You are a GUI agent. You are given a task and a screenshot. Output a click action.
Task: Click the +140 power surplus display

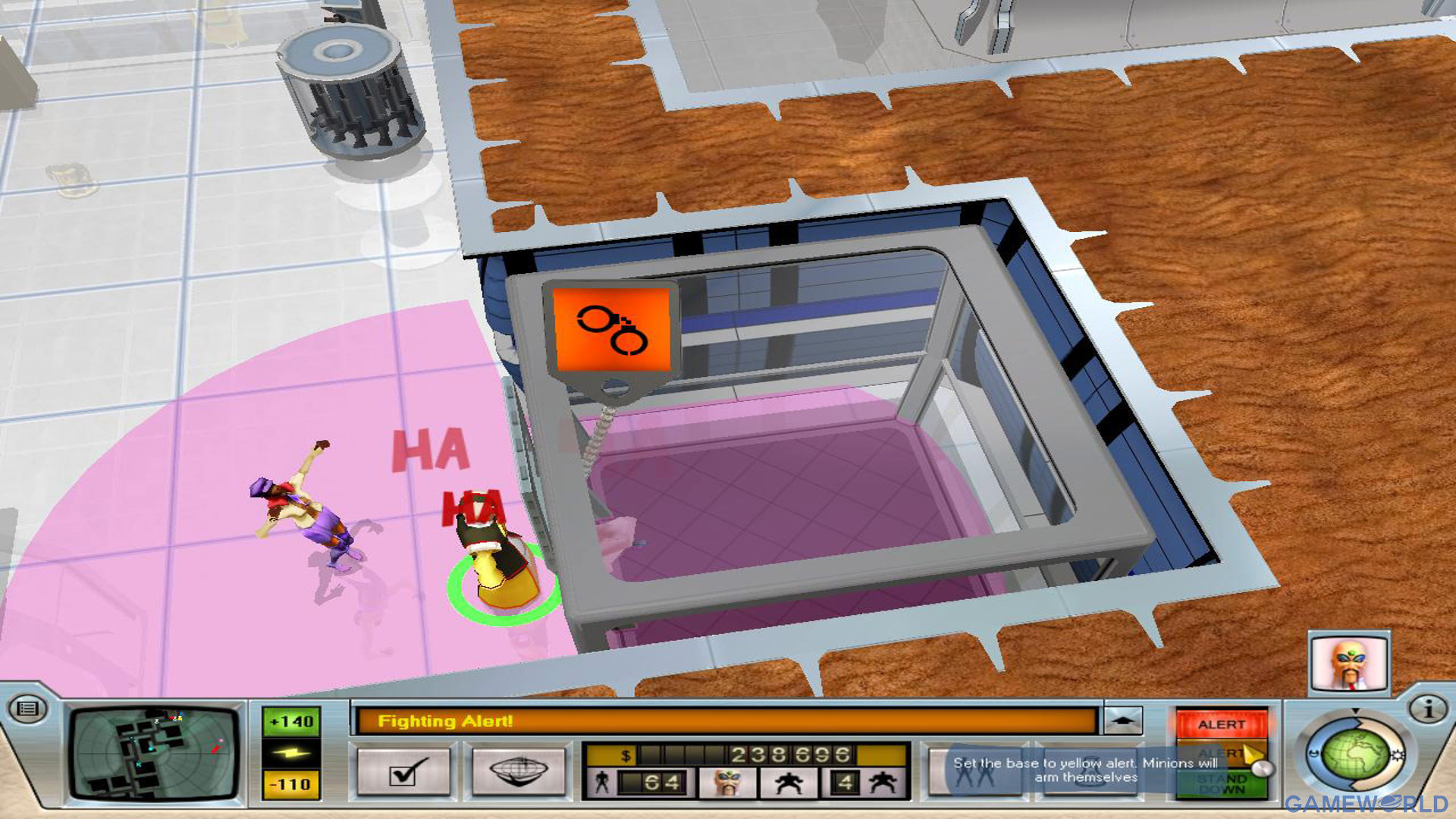click(290, 723)
